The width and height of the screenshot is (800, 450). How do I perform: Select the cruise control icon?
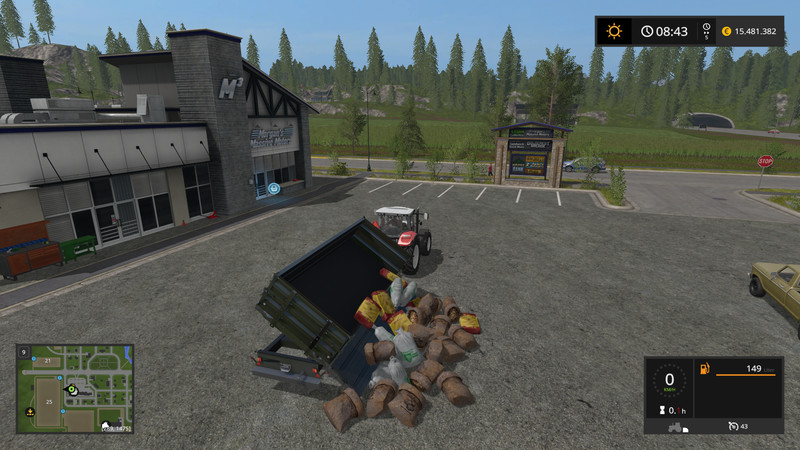tap(733, 425)
